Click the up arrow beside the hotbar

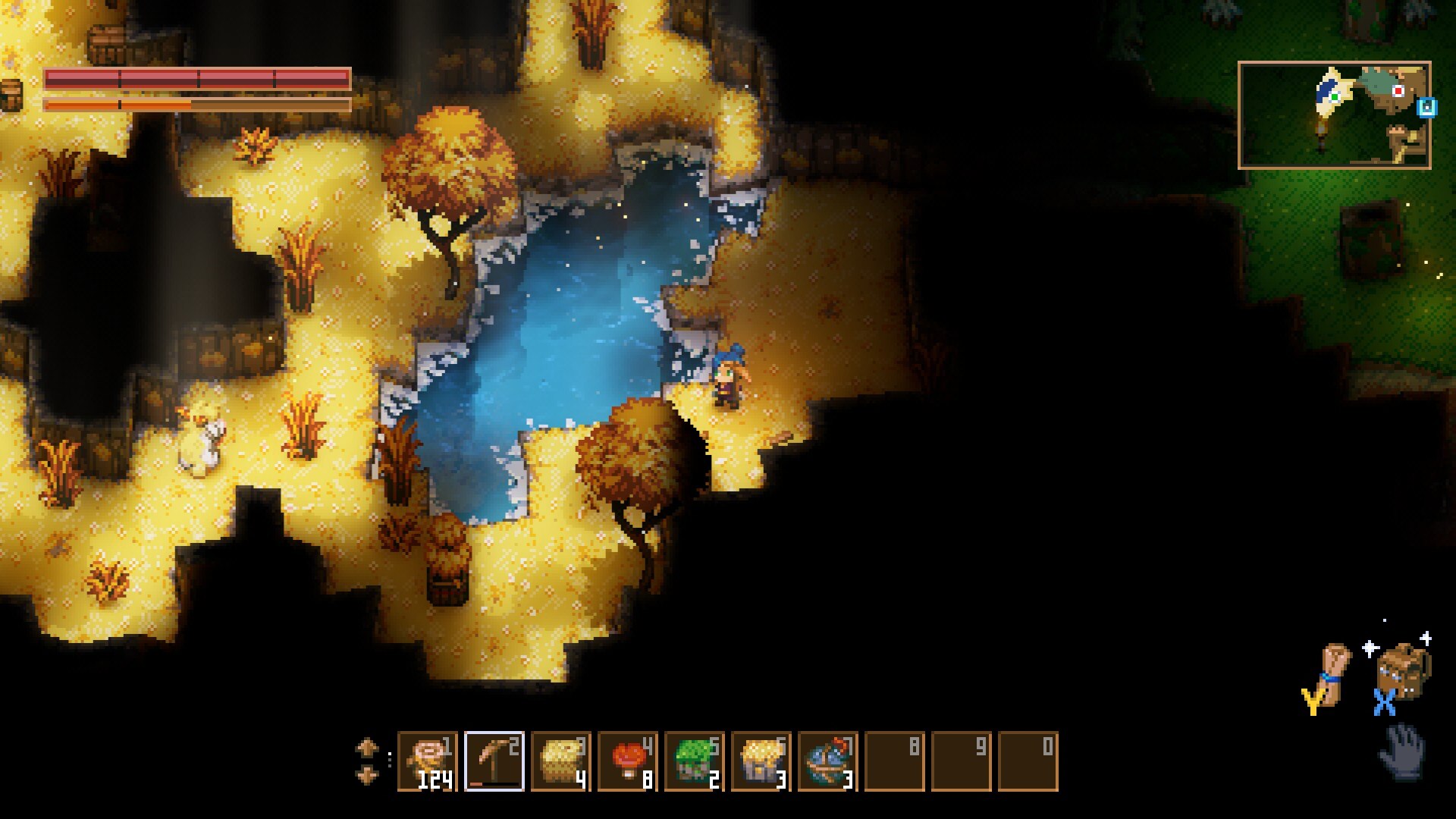367,748
